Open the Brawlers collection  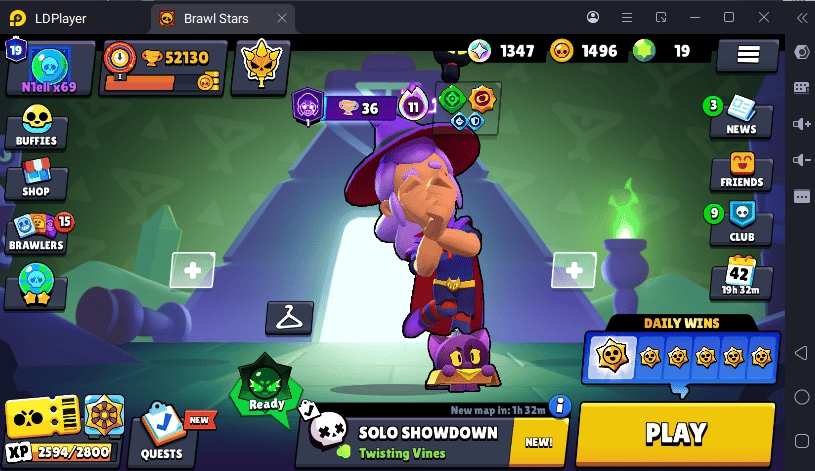38,230
